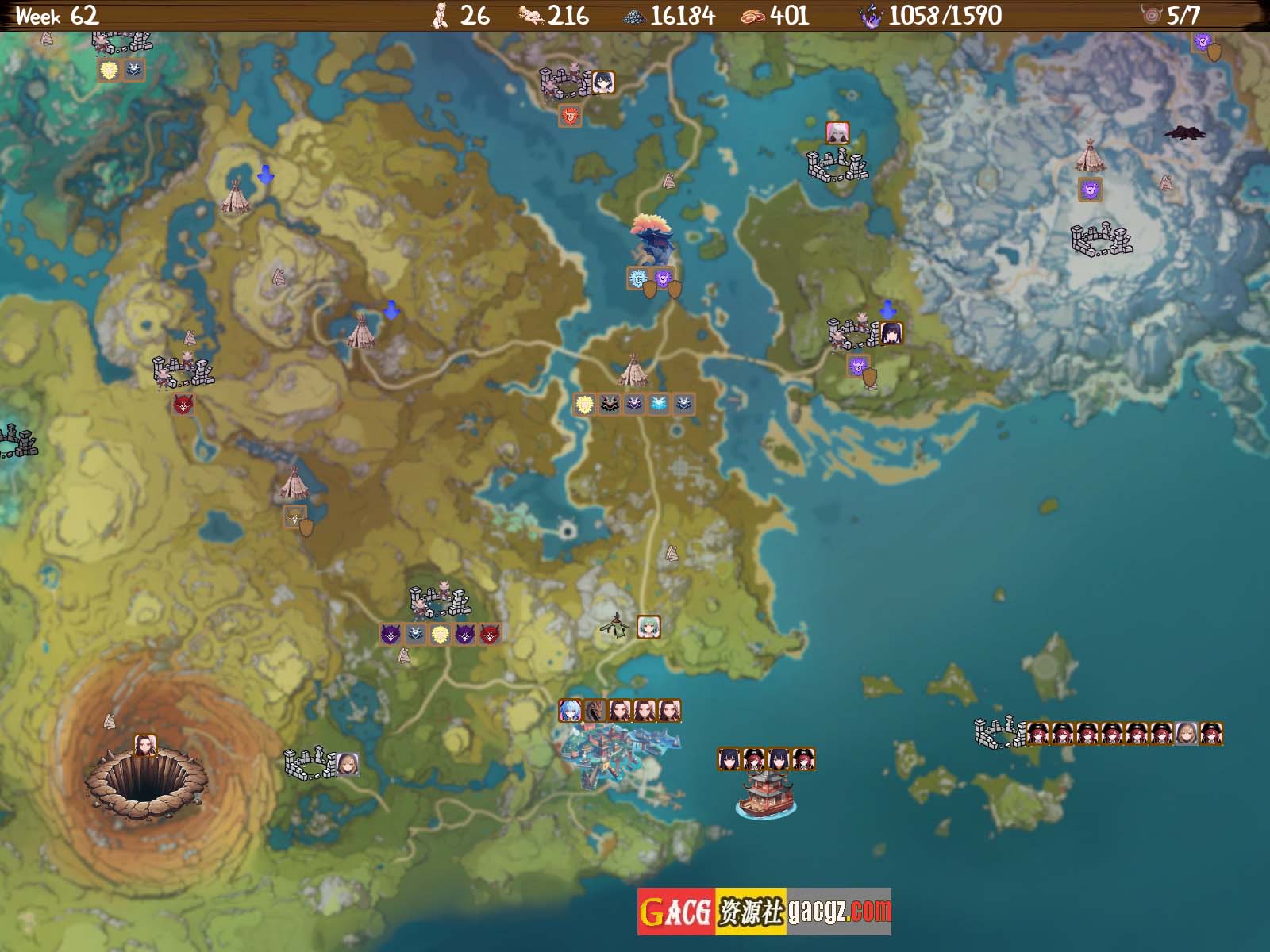
Task: Choose the central tent camp above beast row
Action: point(633,370)
